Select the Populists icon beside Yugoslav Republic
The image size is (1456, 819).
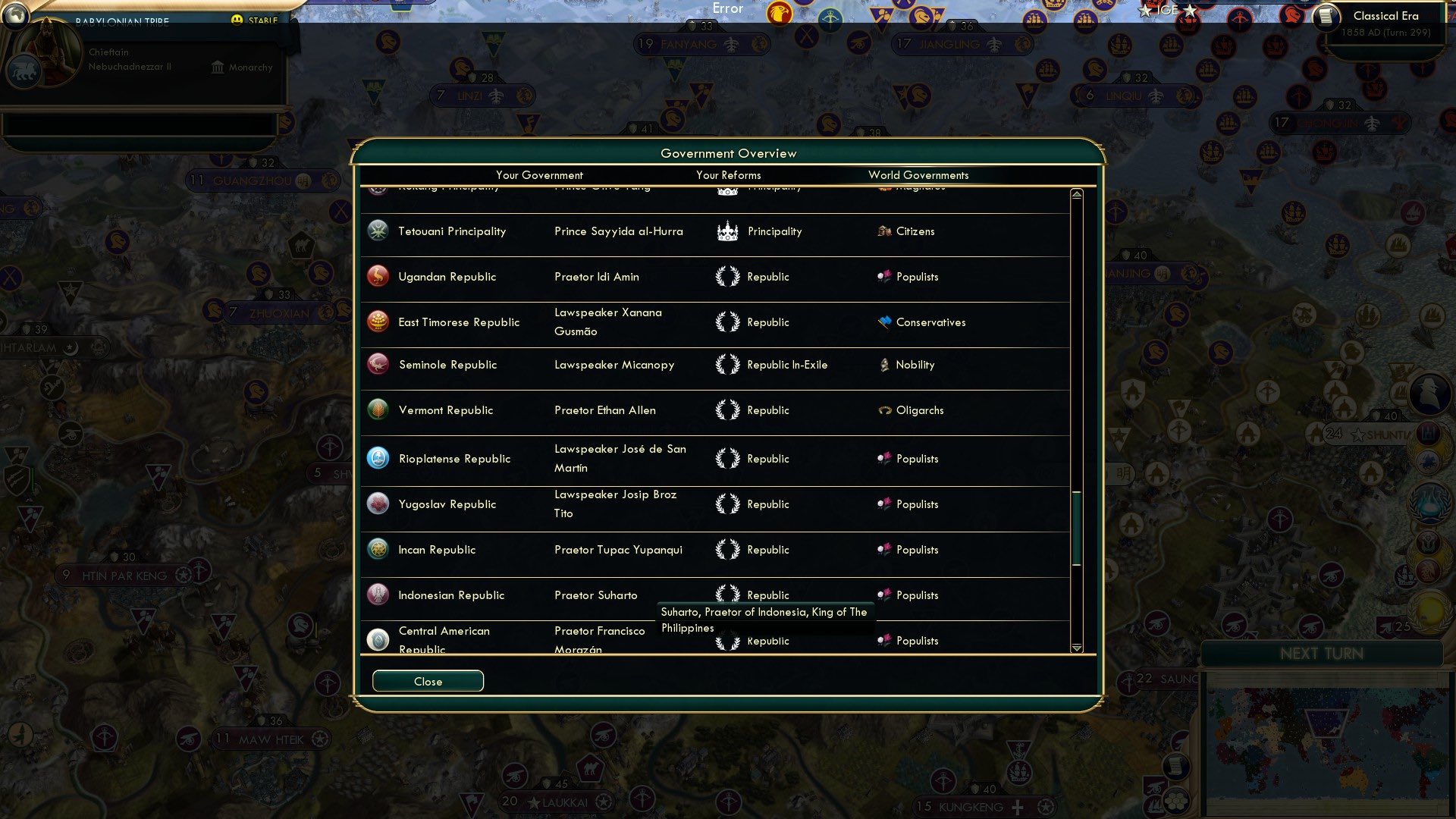coord(884,504)
